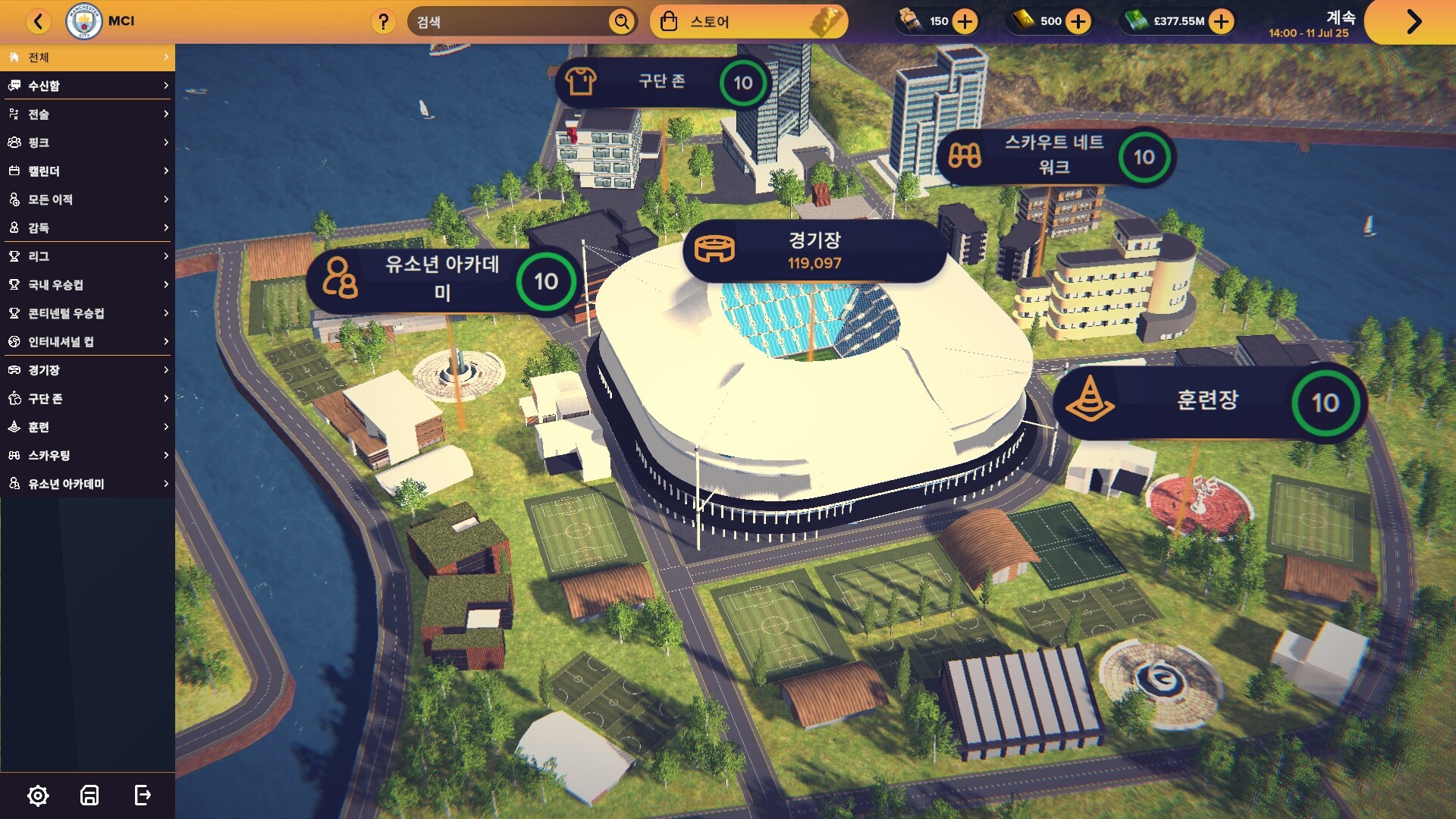This screenshot has height=819, width=1456.
Task: Open the 스토어 store button
Action: coord(748,22)
